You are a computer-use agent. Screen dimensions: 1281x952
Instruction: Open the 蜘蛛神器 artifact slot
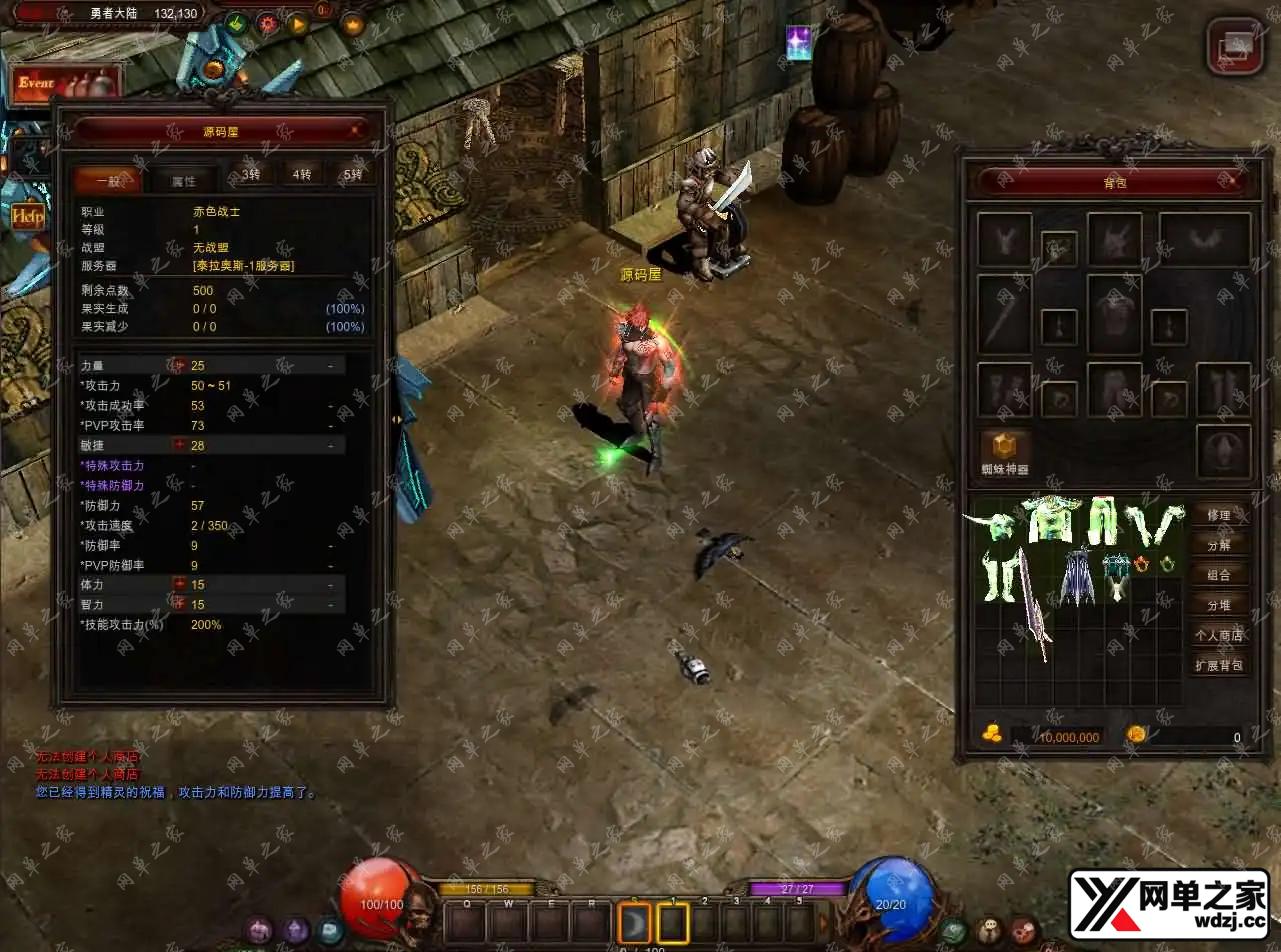pyautogui.click(x=1004, y=450)
